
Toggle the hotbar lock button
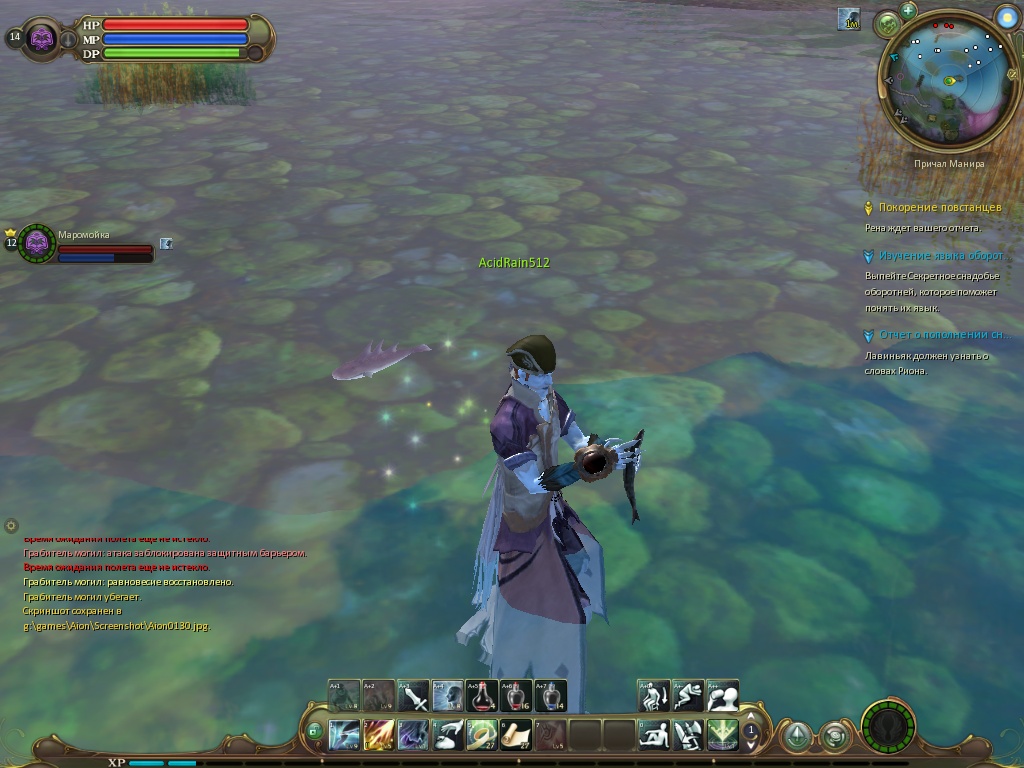pos(315,731)
